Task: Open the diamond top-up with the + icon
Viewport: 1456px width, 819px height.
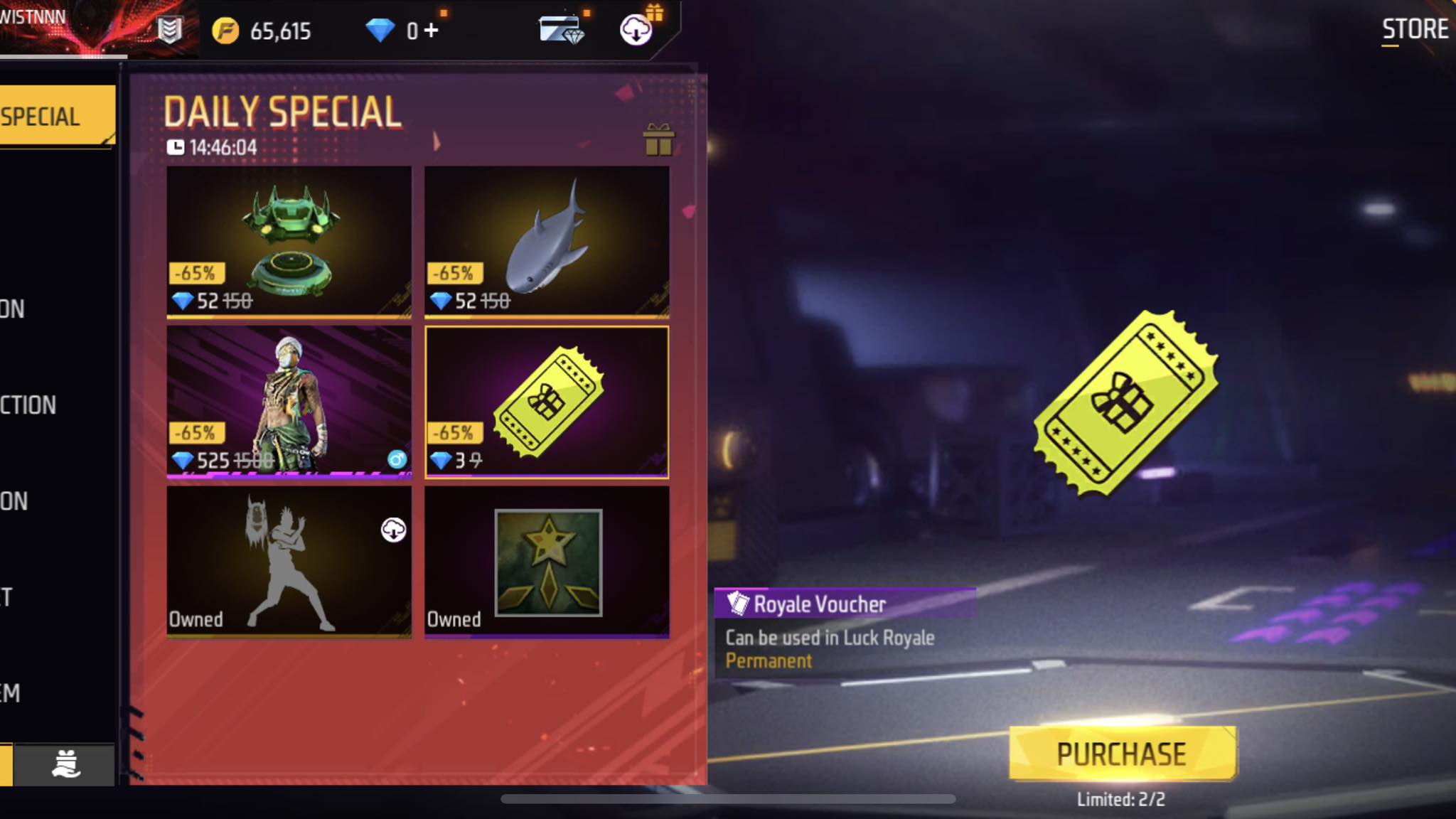Action: pos(432,31)
